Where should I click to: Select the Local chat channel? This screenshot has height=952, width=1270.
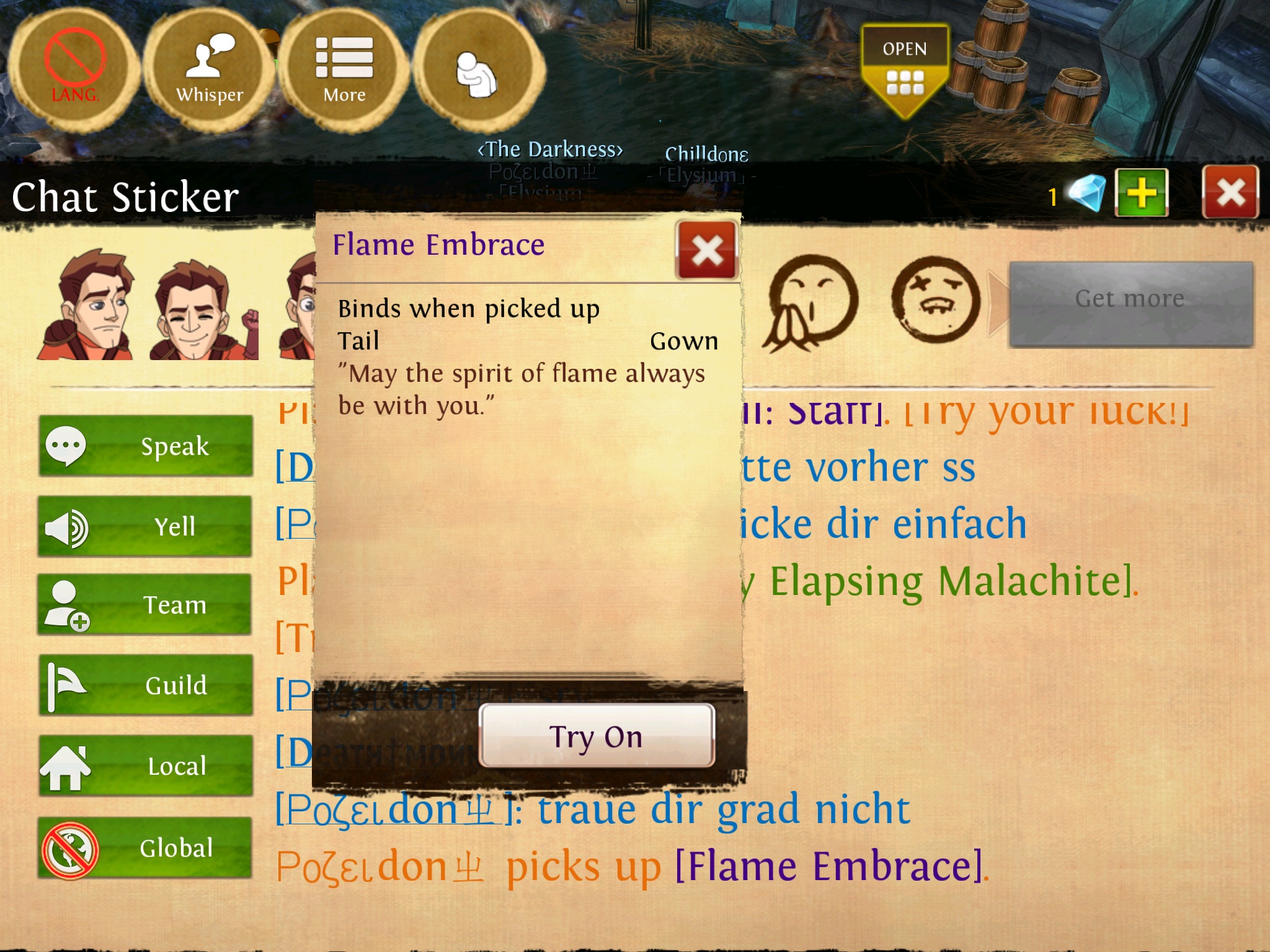146,766
